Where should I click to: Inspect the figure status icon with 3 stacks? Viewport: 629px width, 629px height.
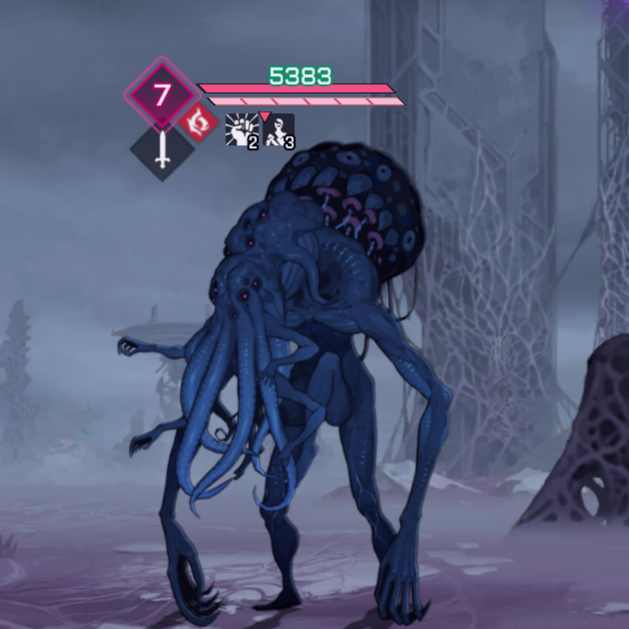click(278, 130)
